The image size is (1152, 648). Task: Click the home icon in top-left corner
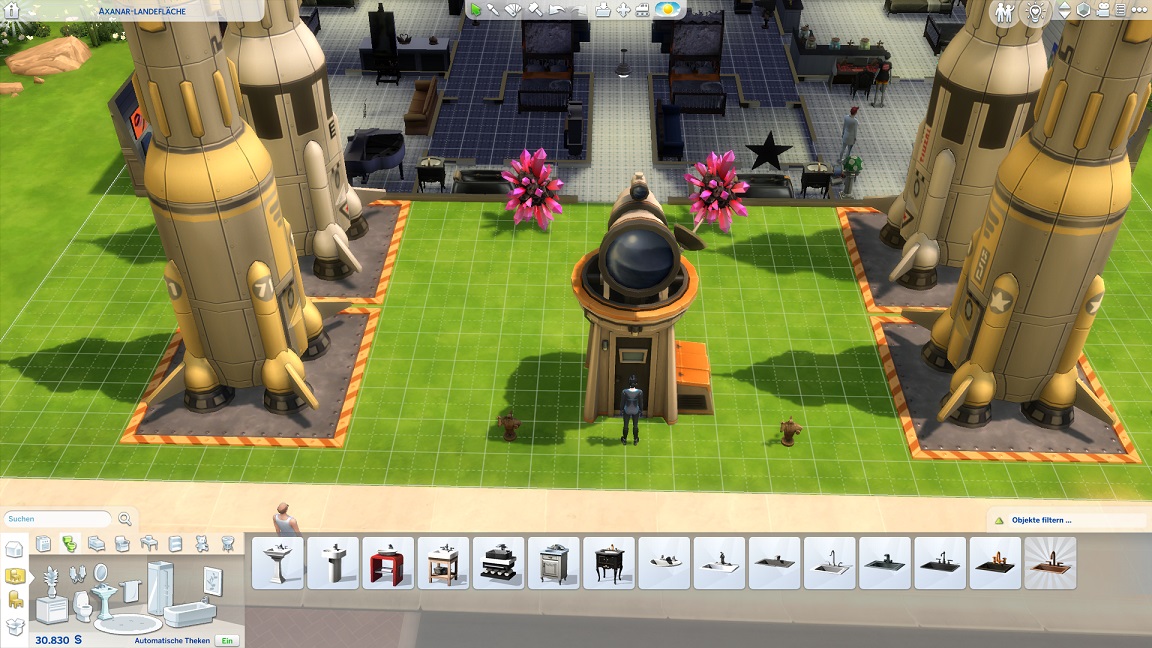[x=13, y=11]
